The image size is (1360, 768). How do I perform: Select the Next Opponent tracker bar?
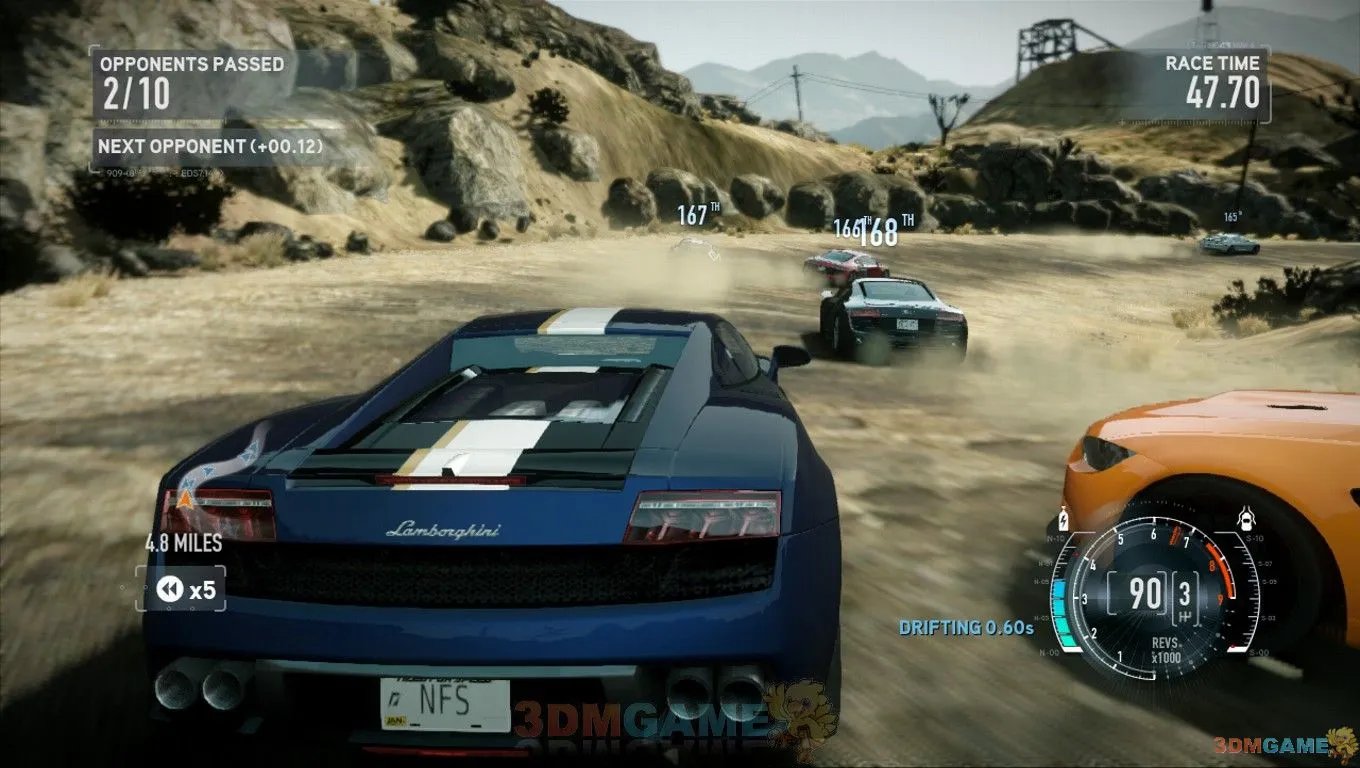pyautogui.click(x=210, y=146)
